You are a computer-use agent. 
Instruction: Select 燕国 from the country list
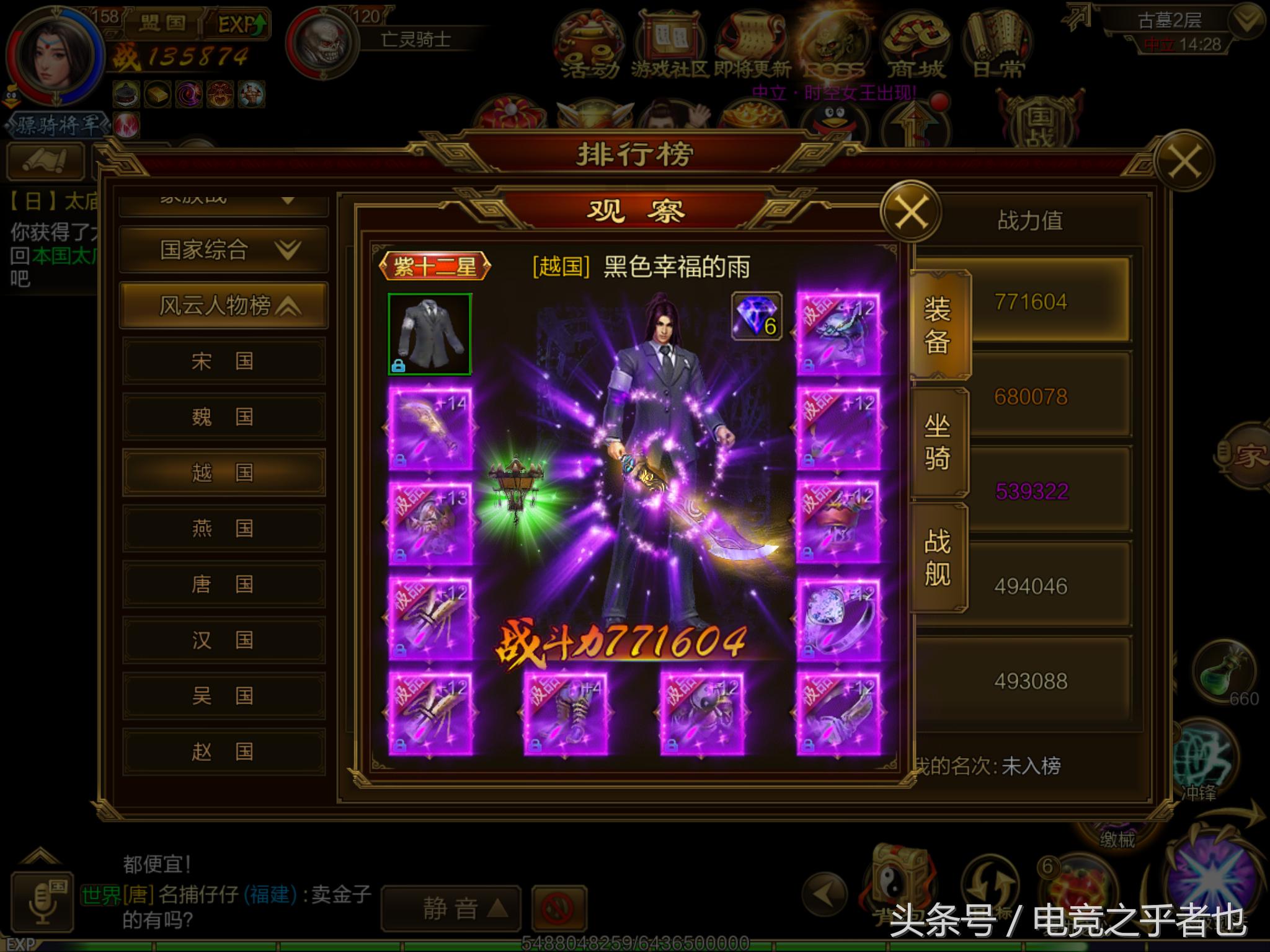point(223,528)
